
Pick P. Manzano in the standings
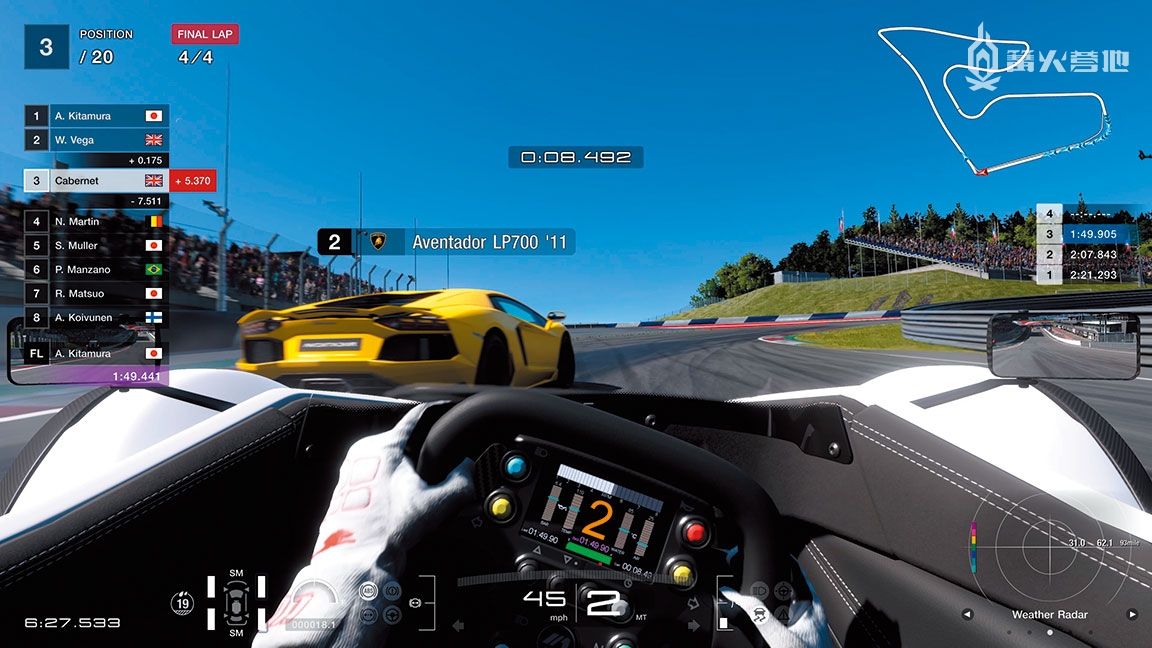point(96,269)
